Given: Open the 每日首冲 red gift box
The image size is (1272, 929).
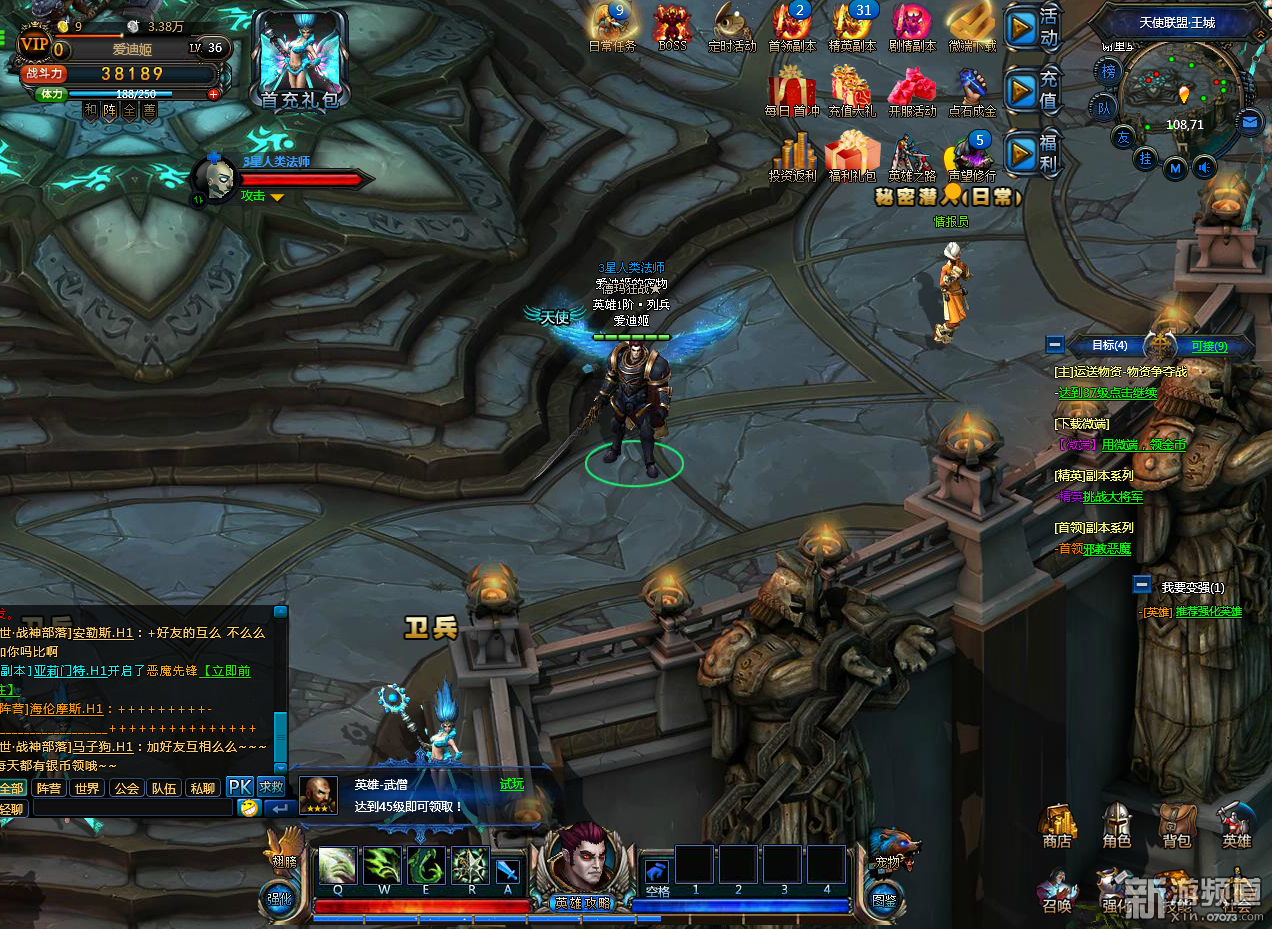Looking at the screenshot, I should (791, 88).
